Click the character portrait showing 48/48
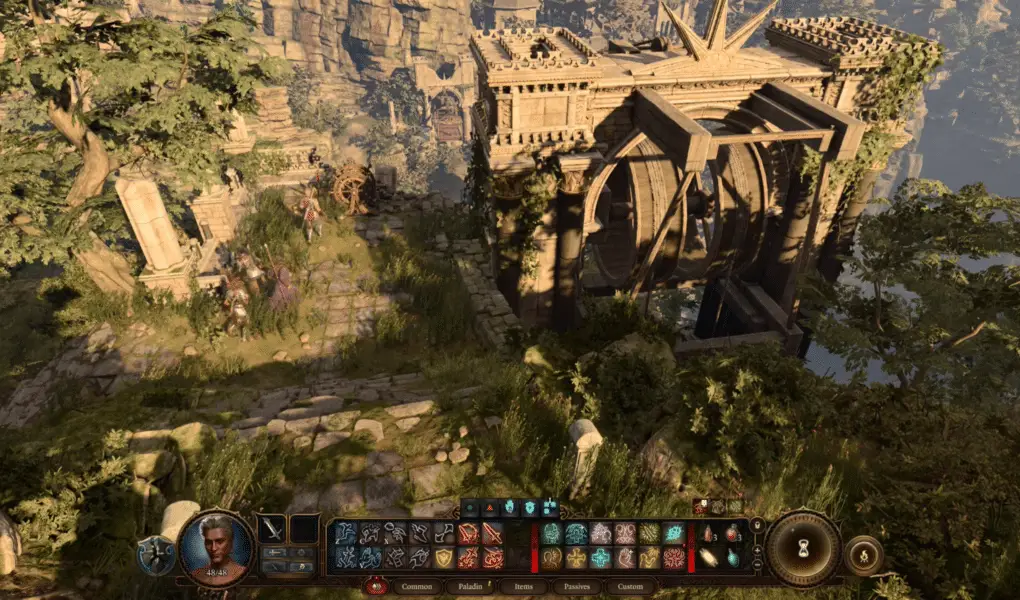Image resolution: width=1020 pixels, height=600 pixels. [216, 549]
